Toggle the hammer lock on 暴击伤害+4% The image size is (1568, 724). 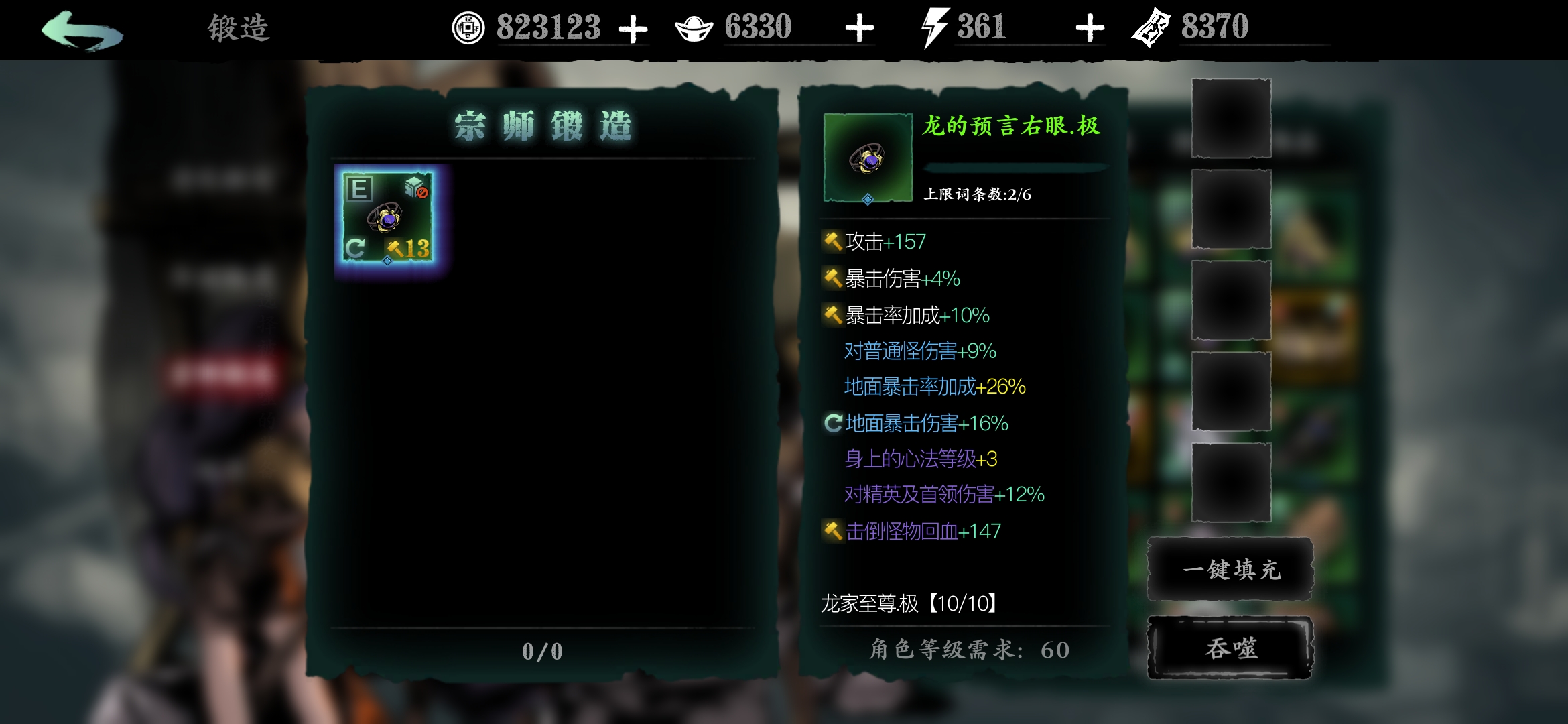coord(833,278)
